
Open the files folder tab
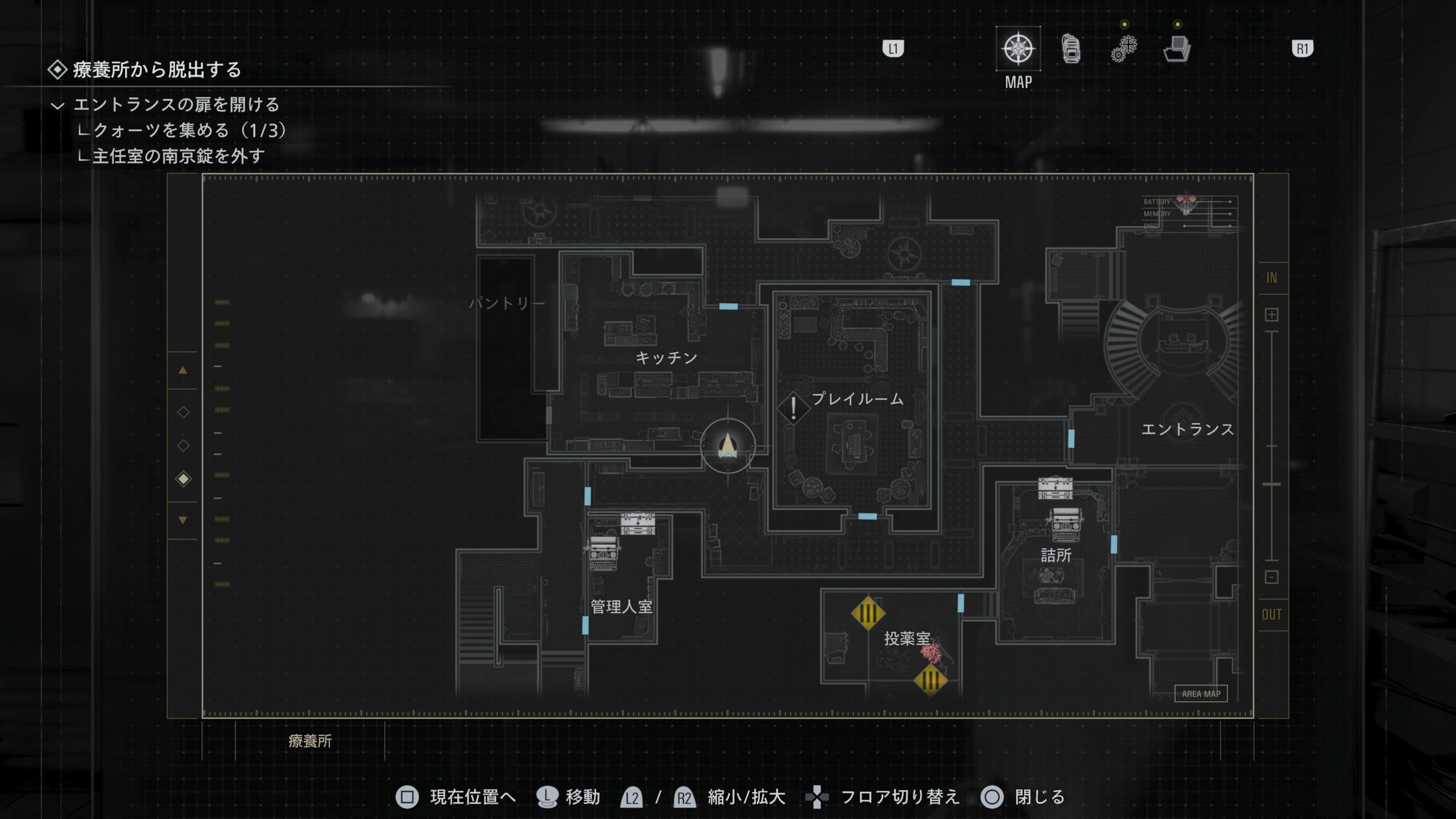1177,49
